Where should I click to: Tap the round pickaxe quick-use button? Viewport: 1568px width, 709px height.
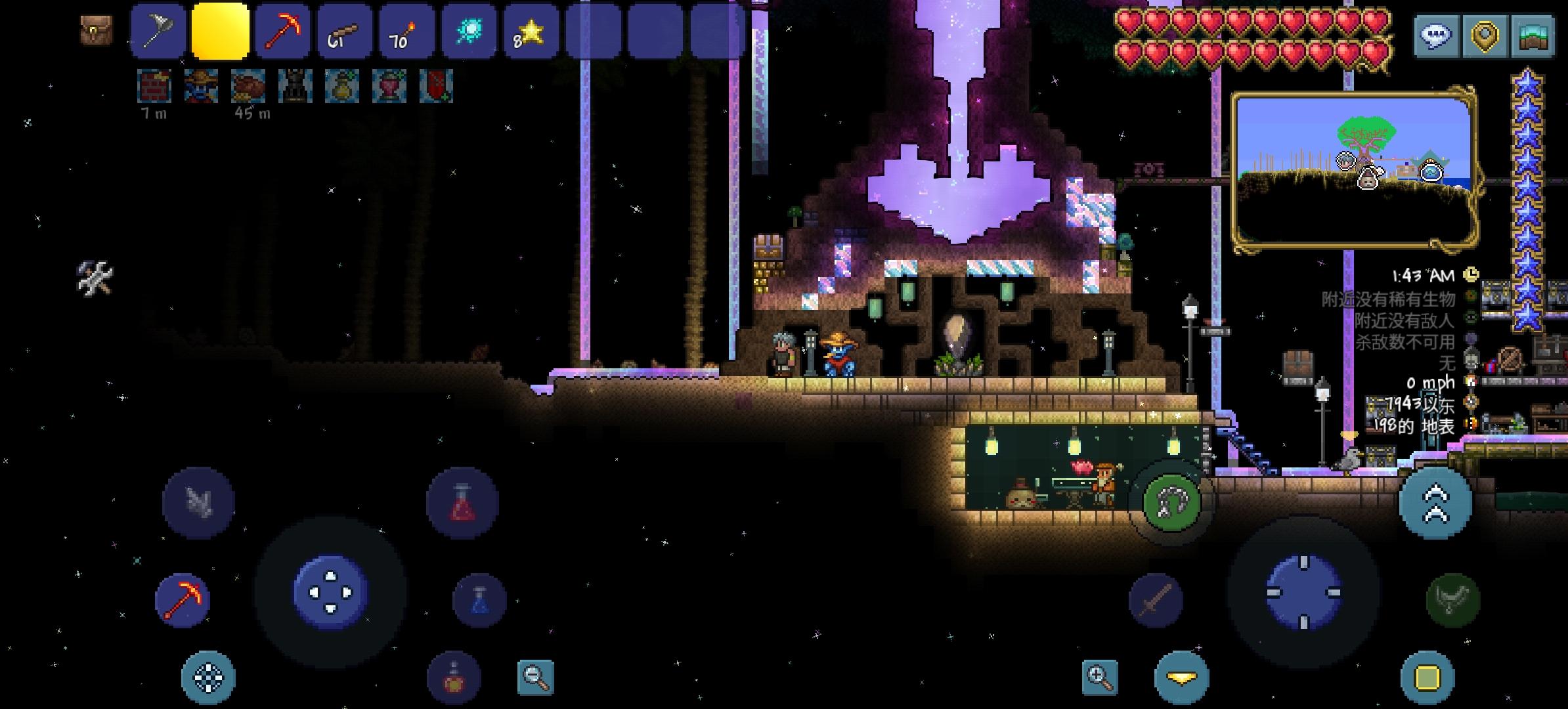183,599
